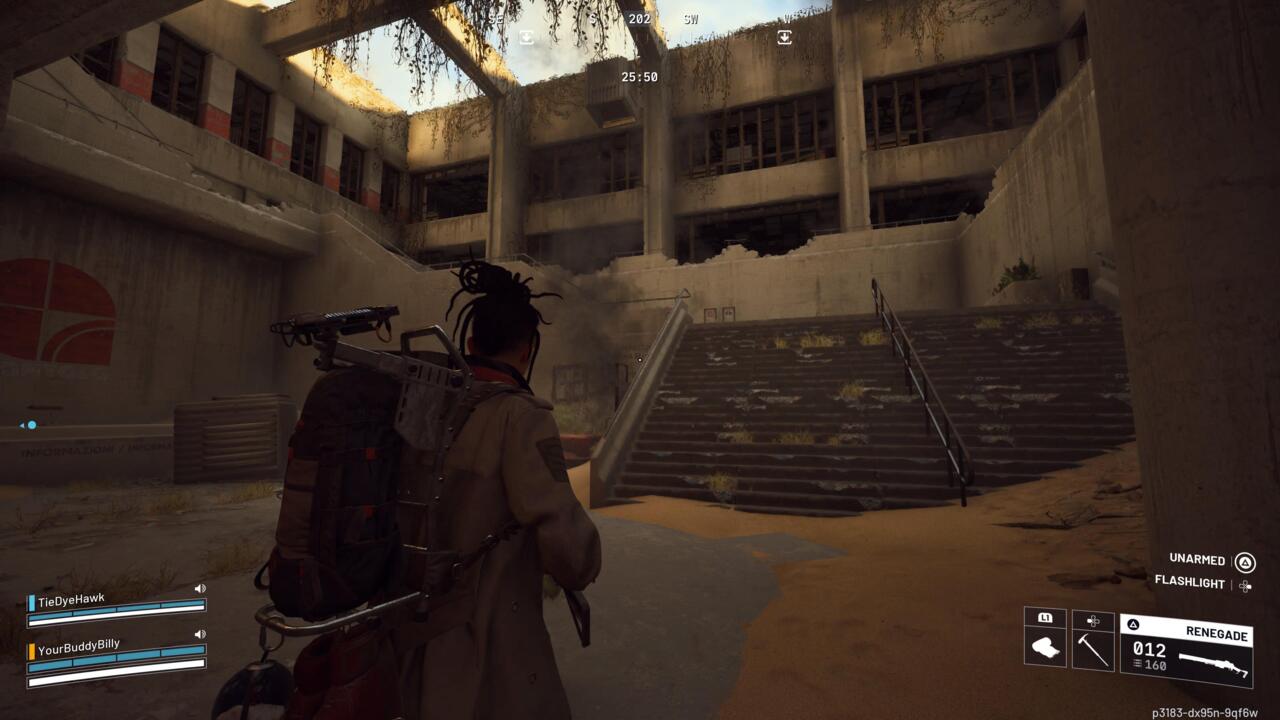Click the L1 prompt badge above the bandage slot

pyautogui.click(x=1045, y=617)
